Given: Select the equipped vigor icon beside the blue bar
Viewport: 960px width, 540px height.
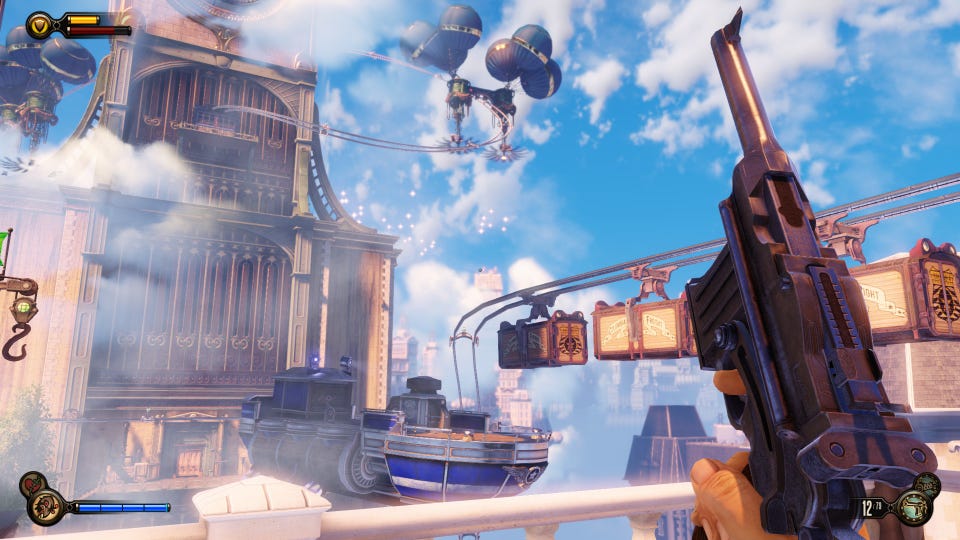Looking at the screenshot, I should 45,506.
